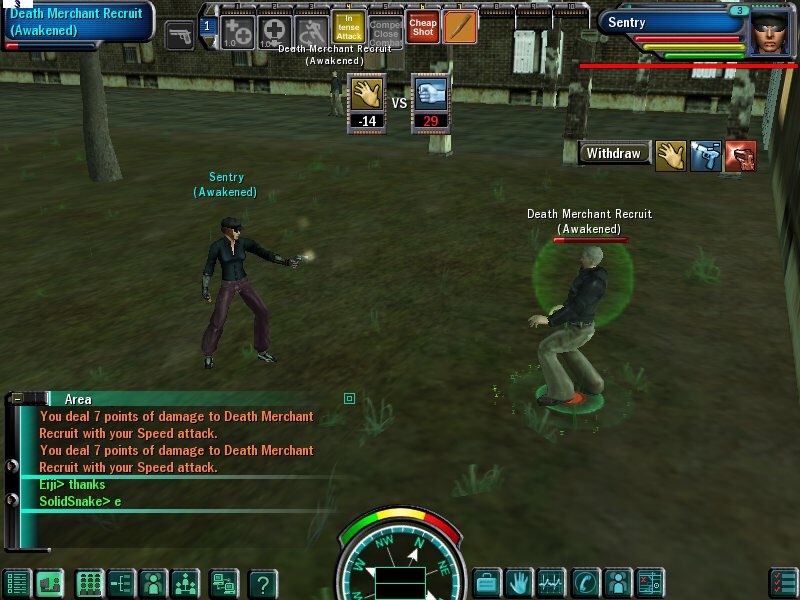Image resolution: width=800 pixels, height=600 pixels.
Task: Switch to the Area chat tab
Action: [x=77, y=399]
